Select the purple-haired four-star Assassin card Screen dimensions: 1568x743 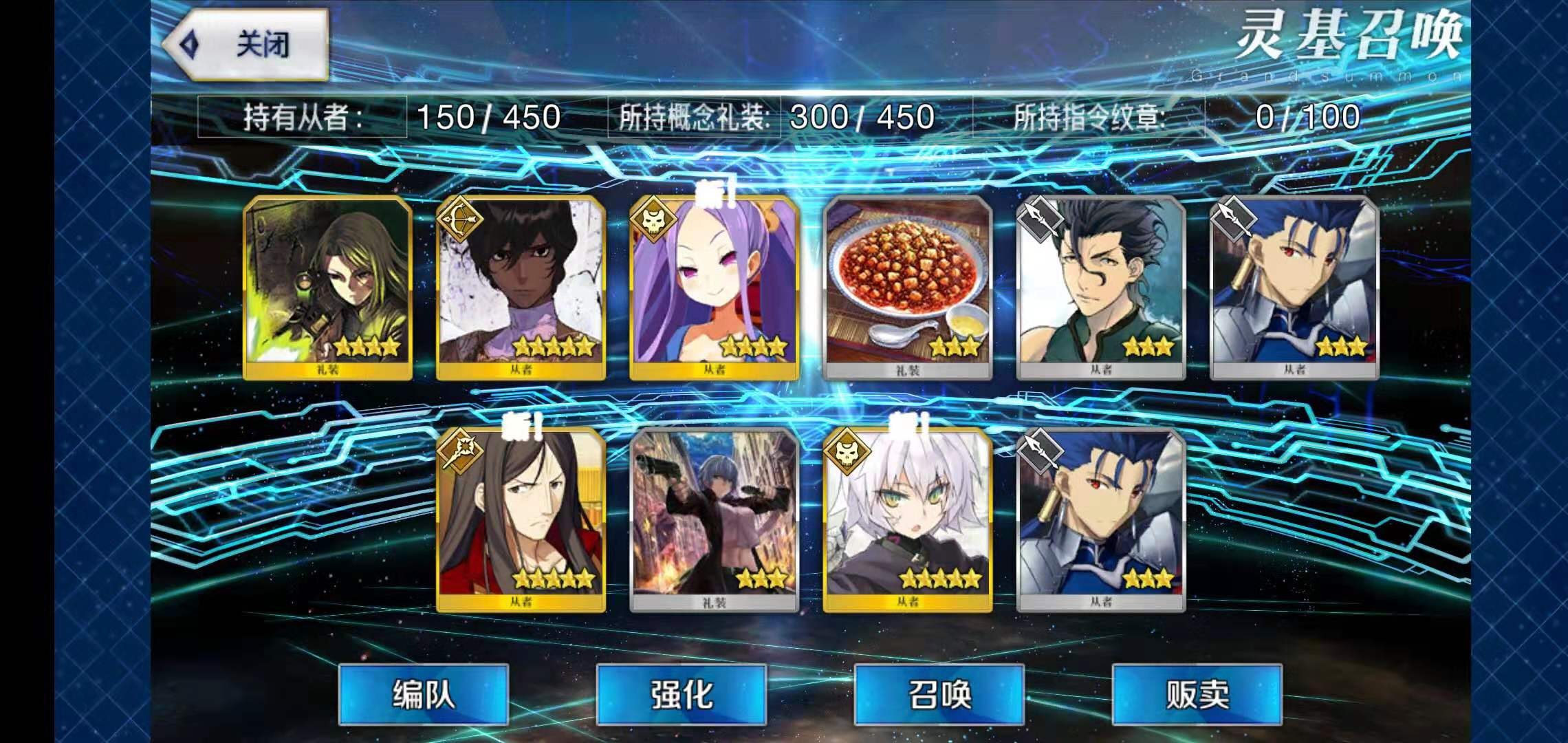point(715,288)
